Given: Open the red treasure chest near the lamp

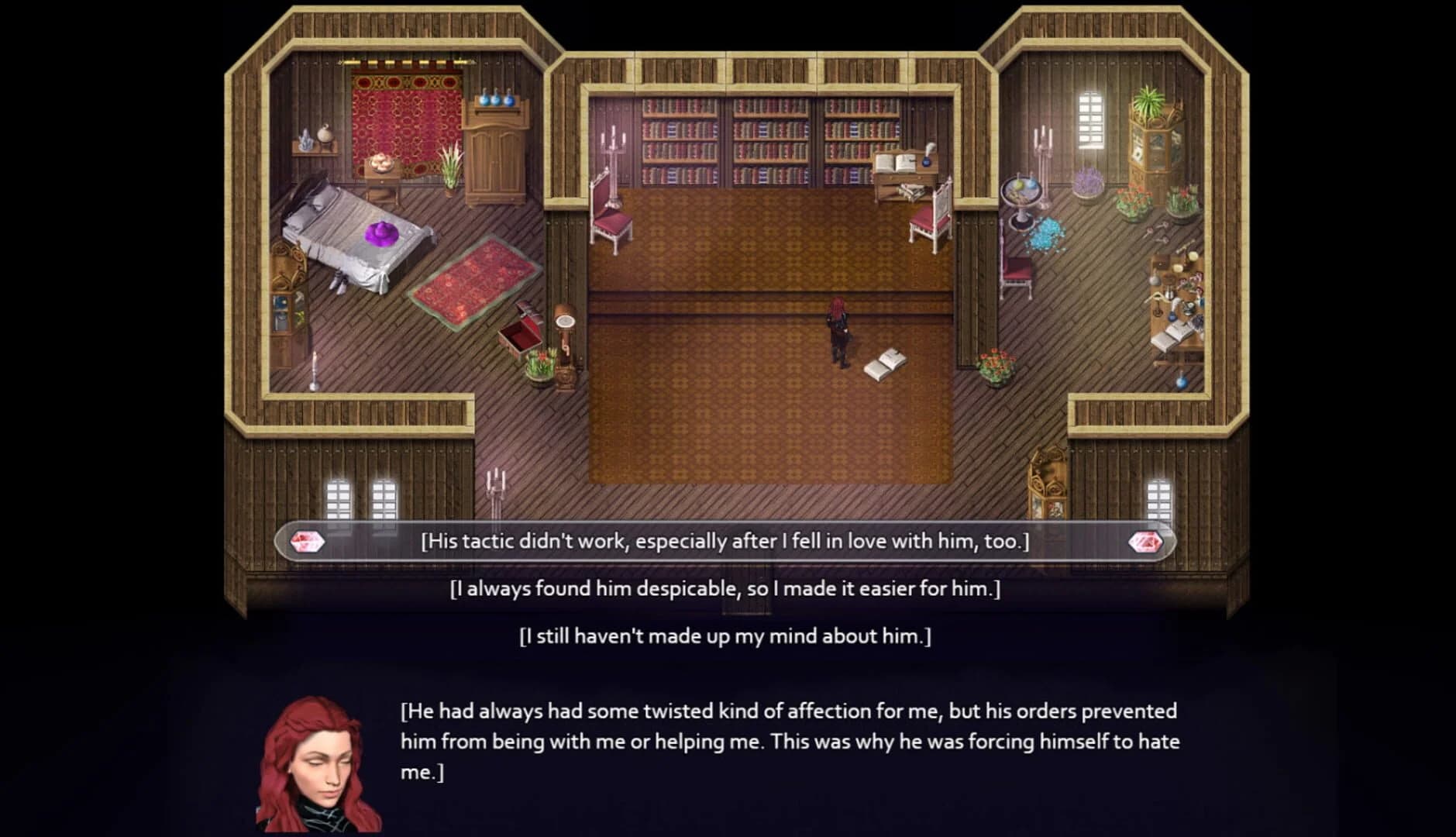Looking at the screenshot, I should pos(521,333).
